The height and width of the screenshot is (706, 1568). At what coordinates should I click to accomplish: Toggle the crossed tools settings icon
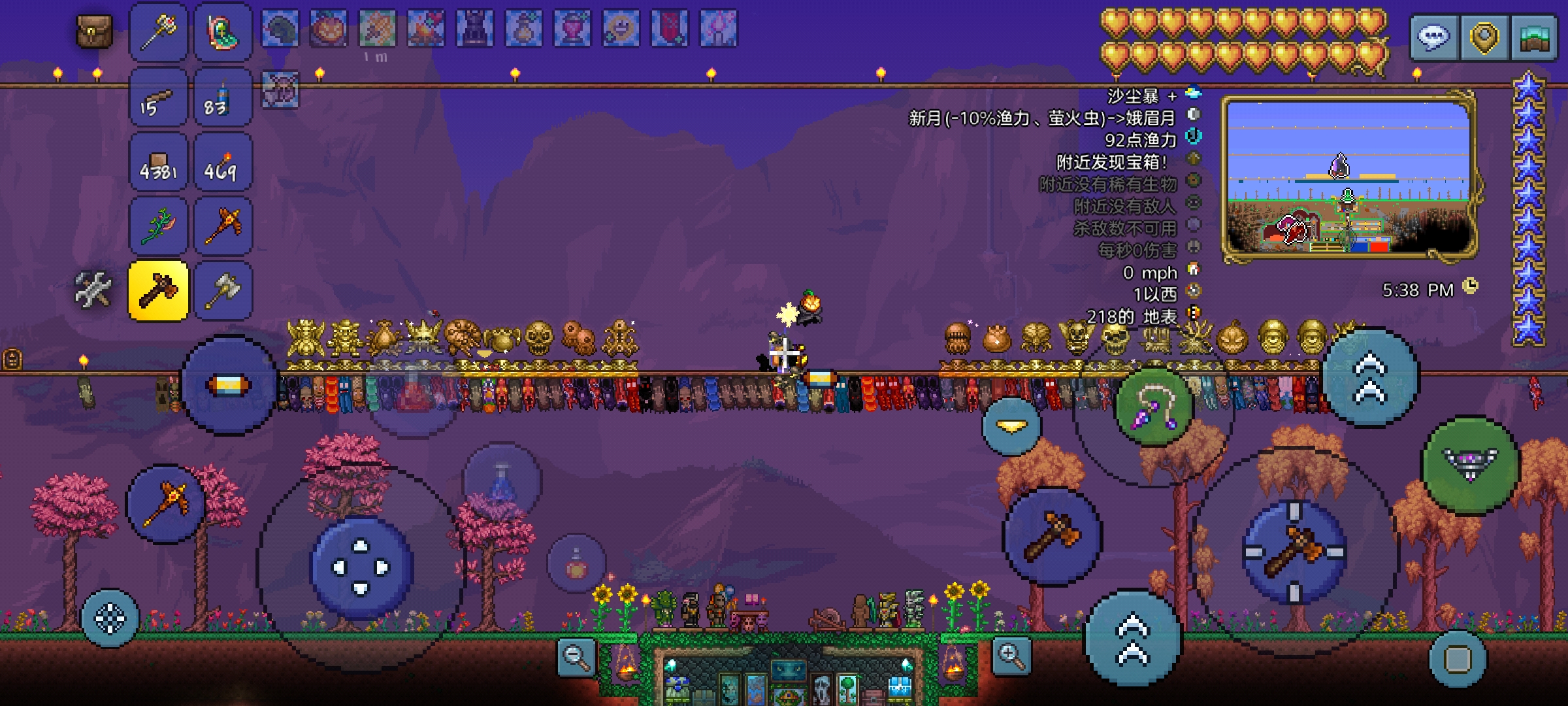point(93,290)
